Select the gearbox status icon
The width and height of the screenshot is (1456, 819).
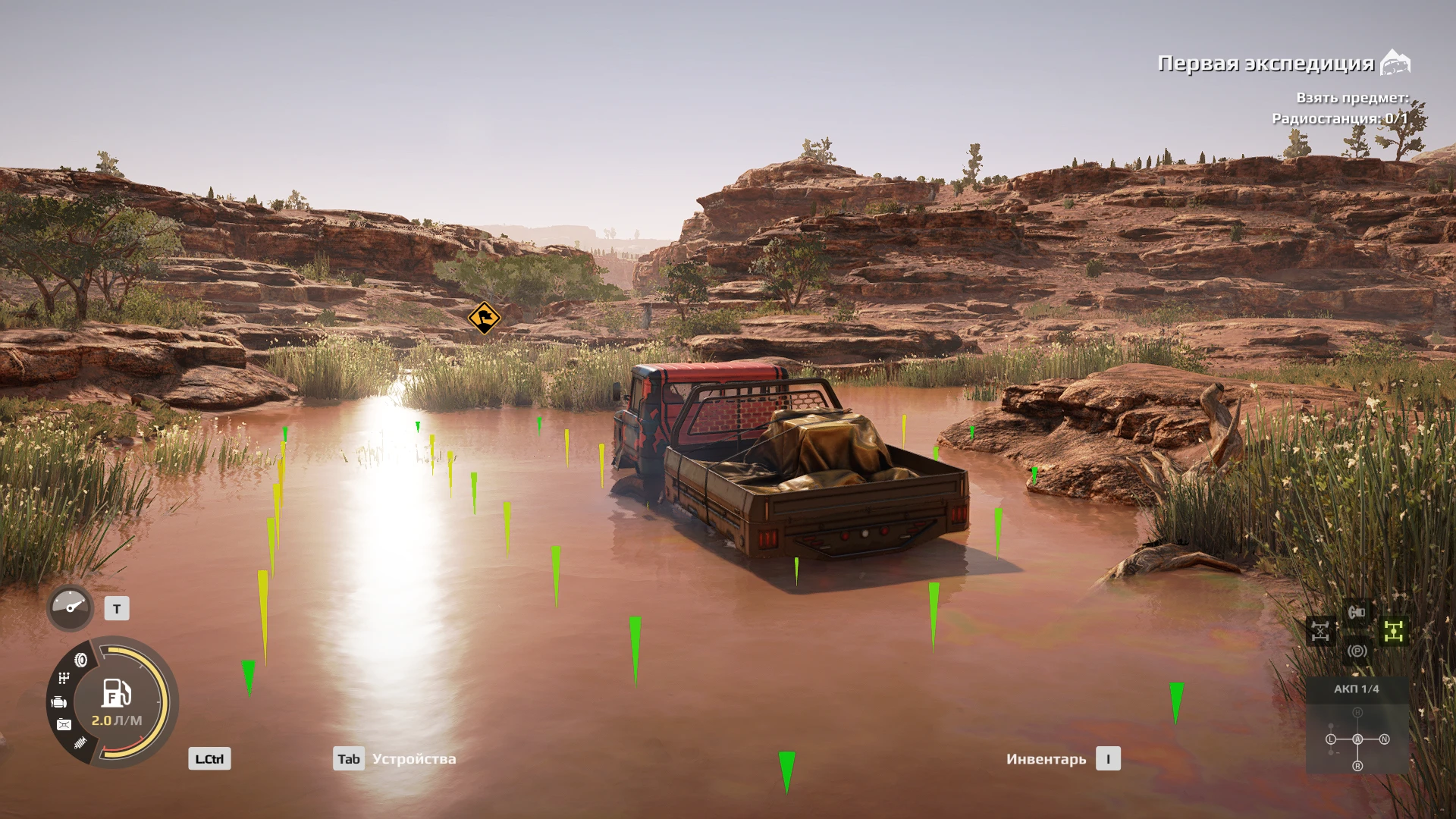pos(64,678)
